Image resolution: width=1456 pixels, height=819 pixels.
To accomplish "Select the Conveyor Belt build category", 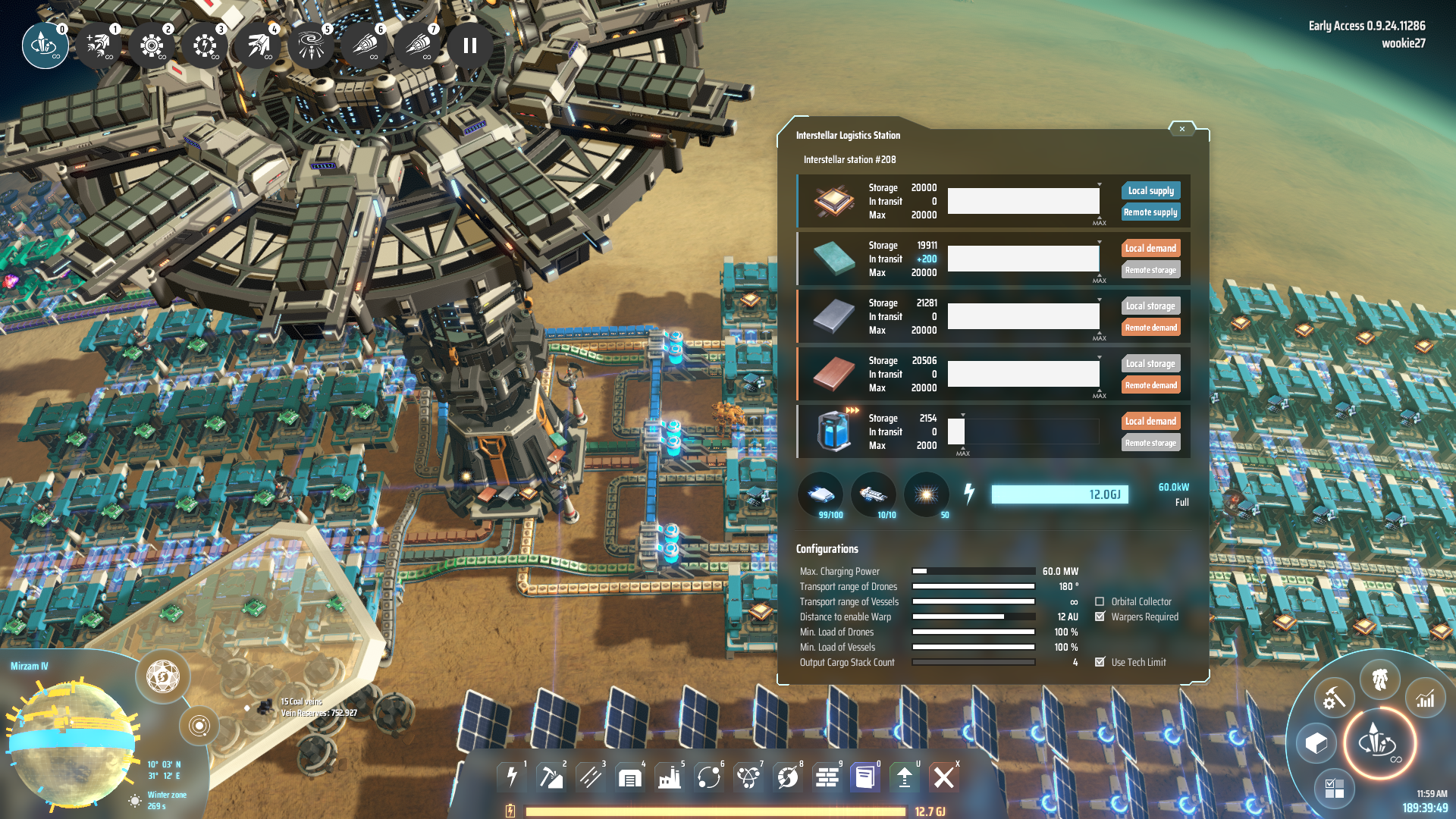I will click(x=591, y=777).
